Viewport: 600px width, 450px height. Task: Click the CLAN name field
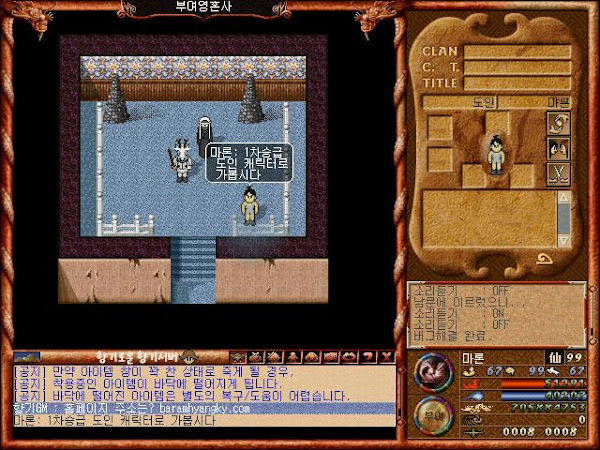(x=516, y=52)
